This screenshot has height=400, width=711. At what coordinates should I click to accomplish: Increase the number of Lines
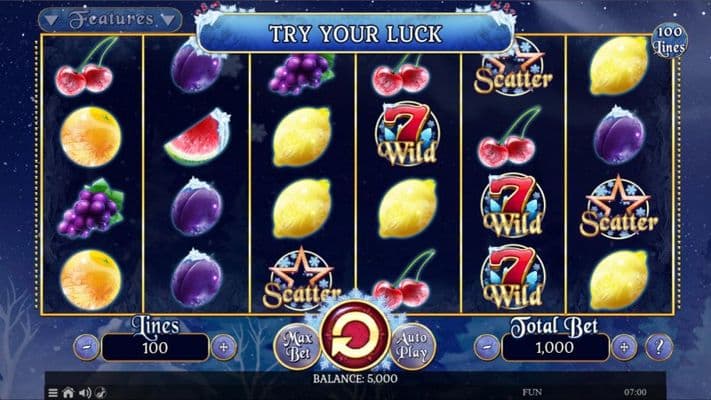pyautogui.click(x=223, y=348)
